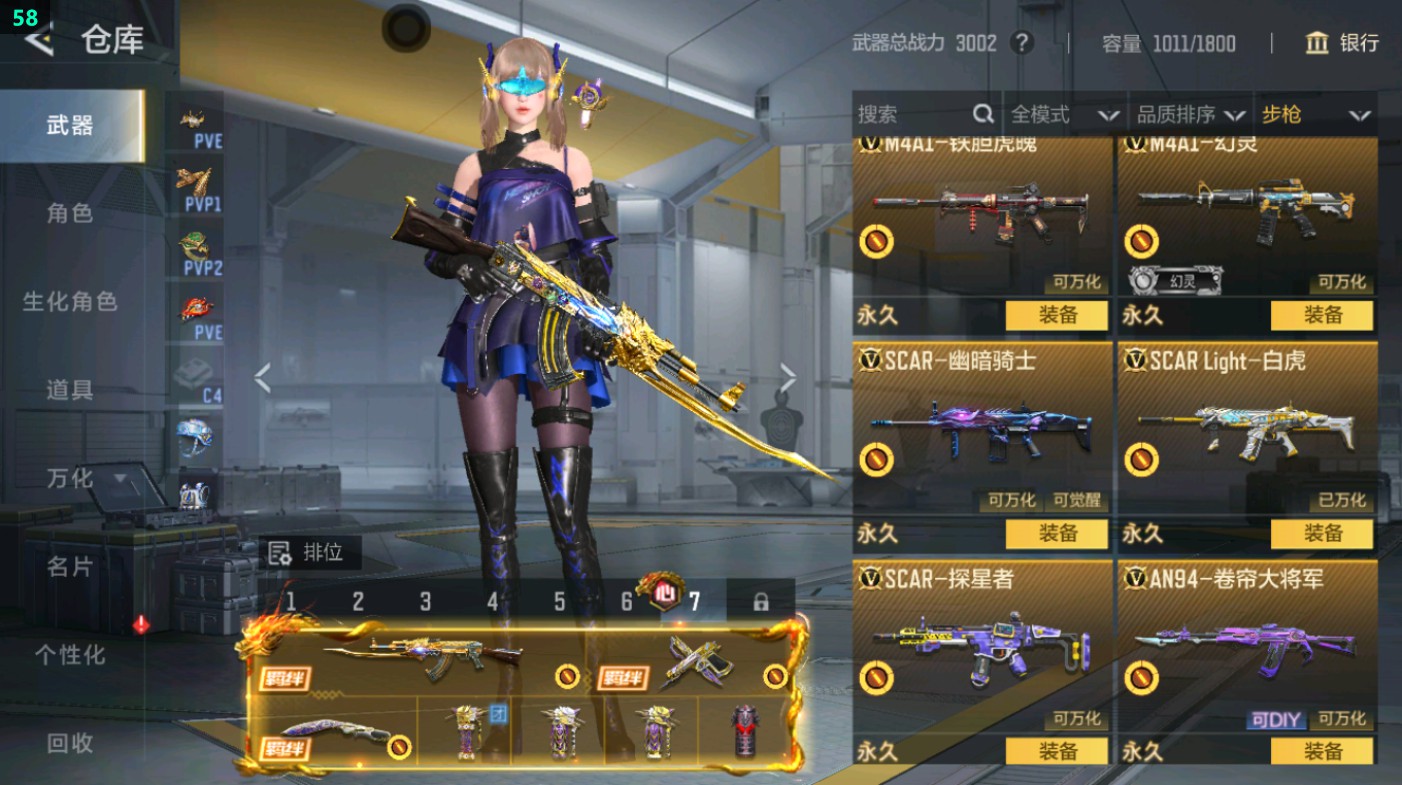
Task: Show the weapon power help question mark
Action: [x=1021, y=43]
